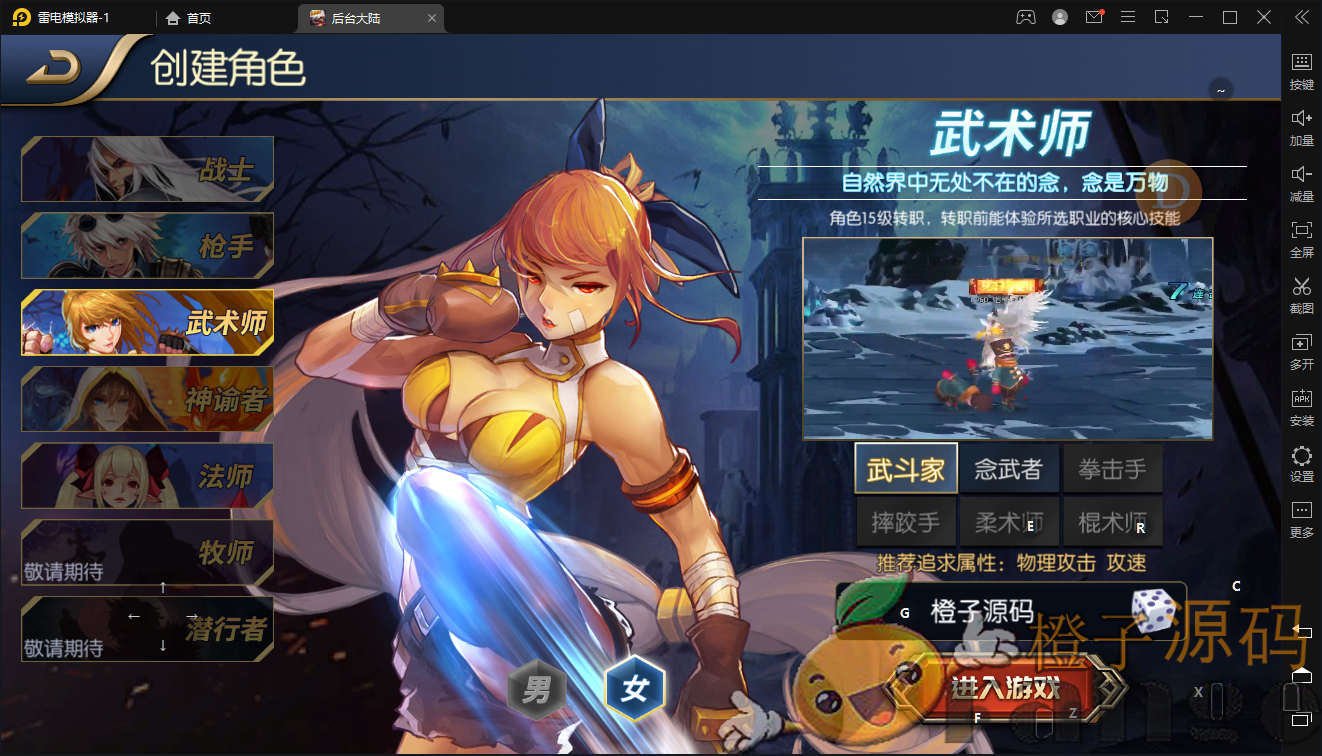Click the gamepad icon in the title bar

click(1024, 17)
